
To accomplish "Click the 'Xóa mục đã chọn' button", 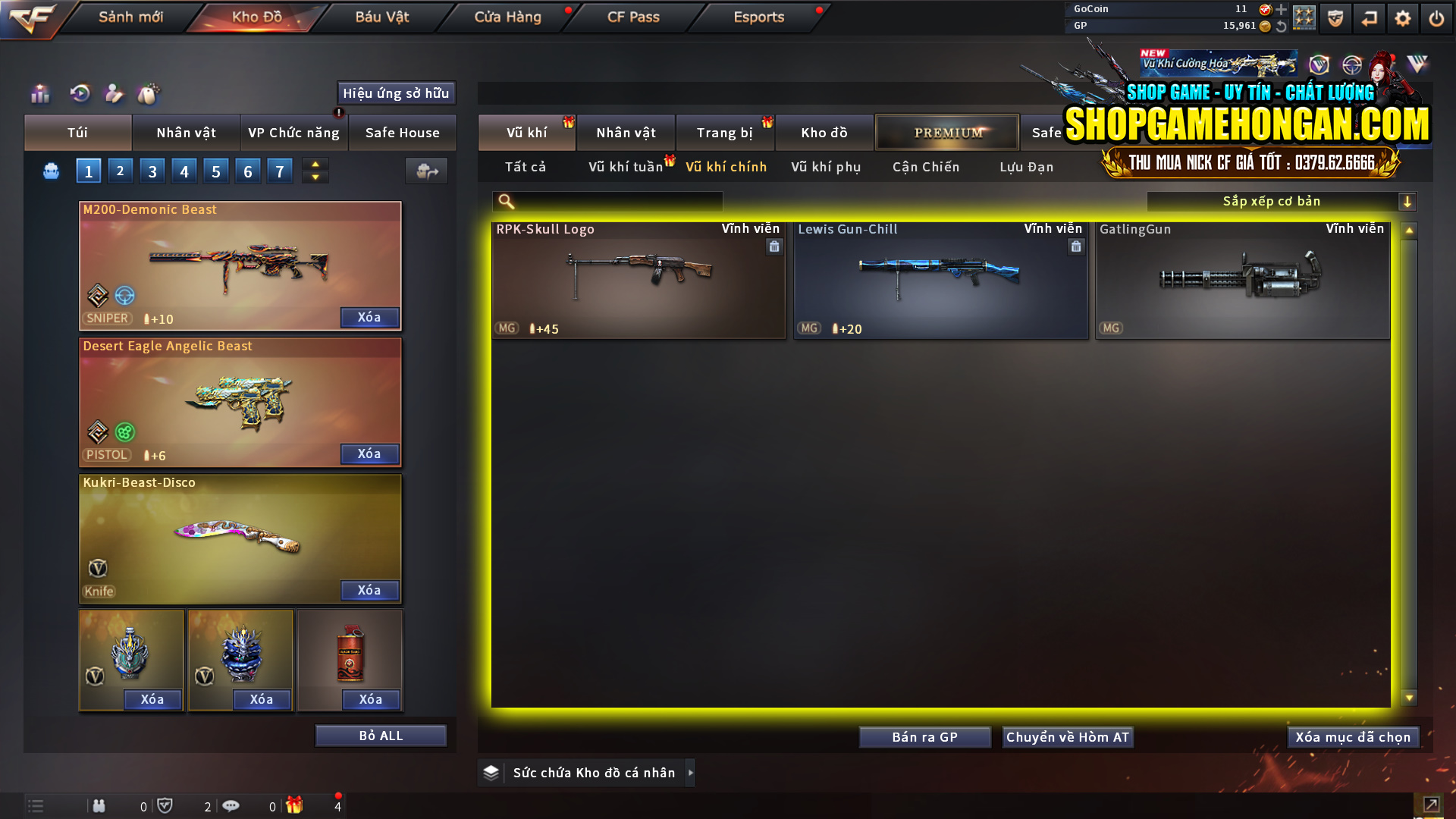I will pyautogui.click(x=1353, y=736).
